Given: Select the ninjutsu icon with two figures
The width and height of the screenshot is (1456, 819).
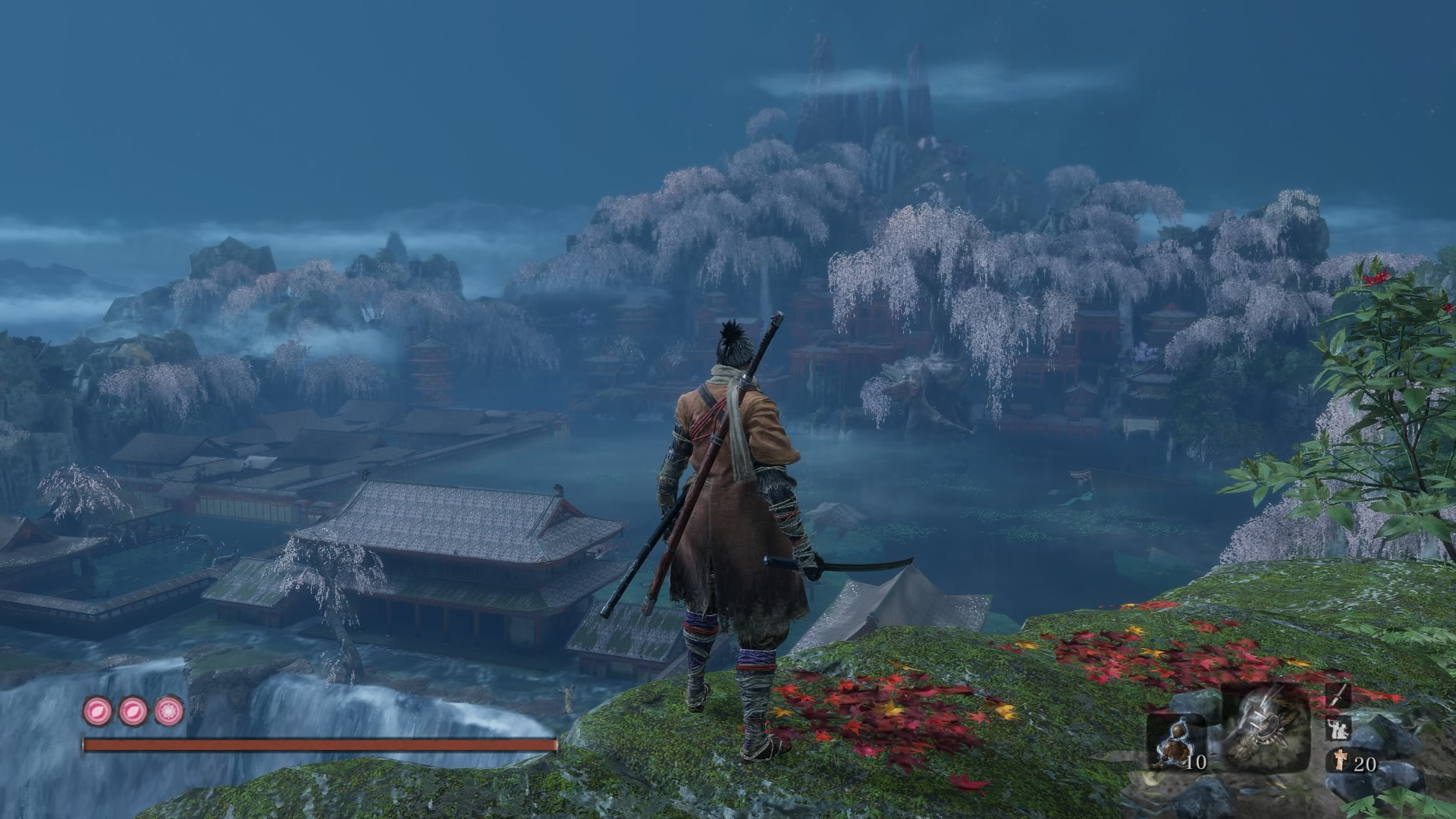Looking at the screenshot, I should pos(1338,730).
